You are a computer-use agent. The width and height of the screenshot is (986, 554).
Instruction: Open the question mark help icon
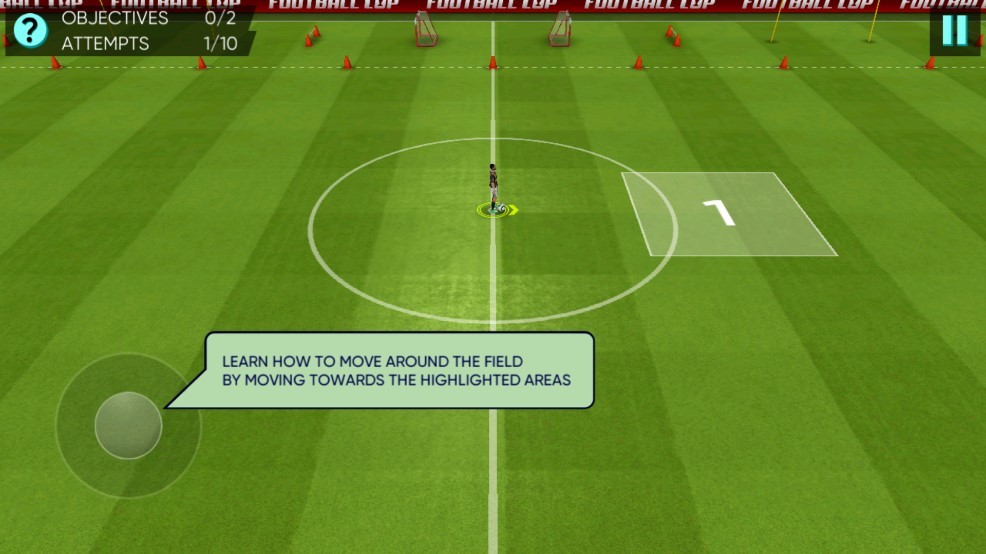coord(30,30)
